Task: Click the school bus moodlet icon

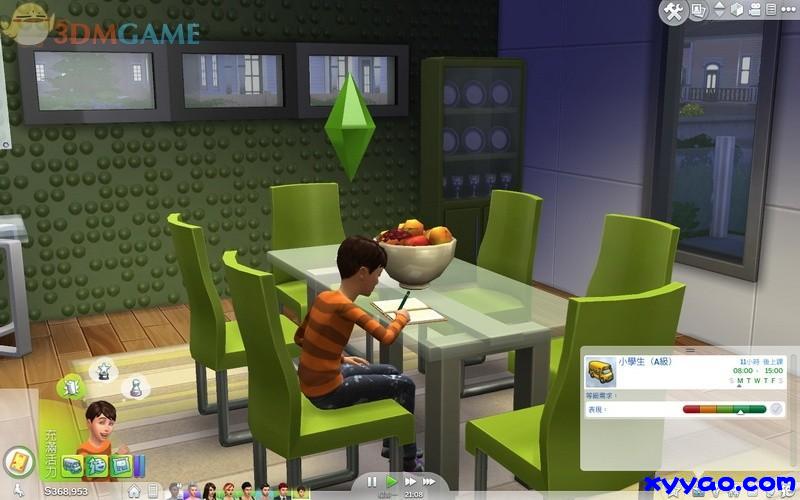Action: pyautogui.click(x=72, y=465)
